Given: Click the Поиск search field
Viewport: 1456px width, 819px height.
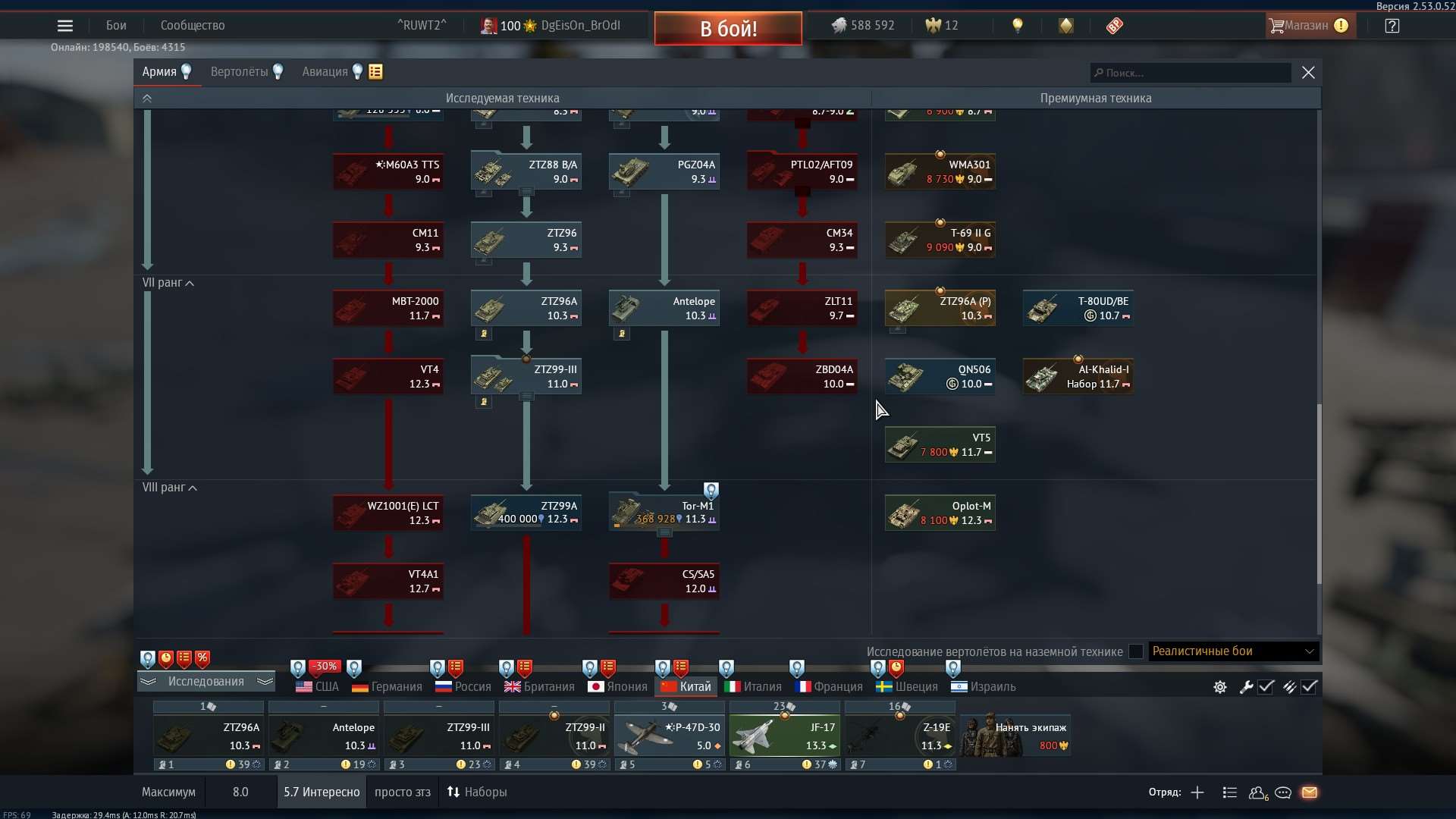Looking at the screenshot, I should [x=1189, y=72].
